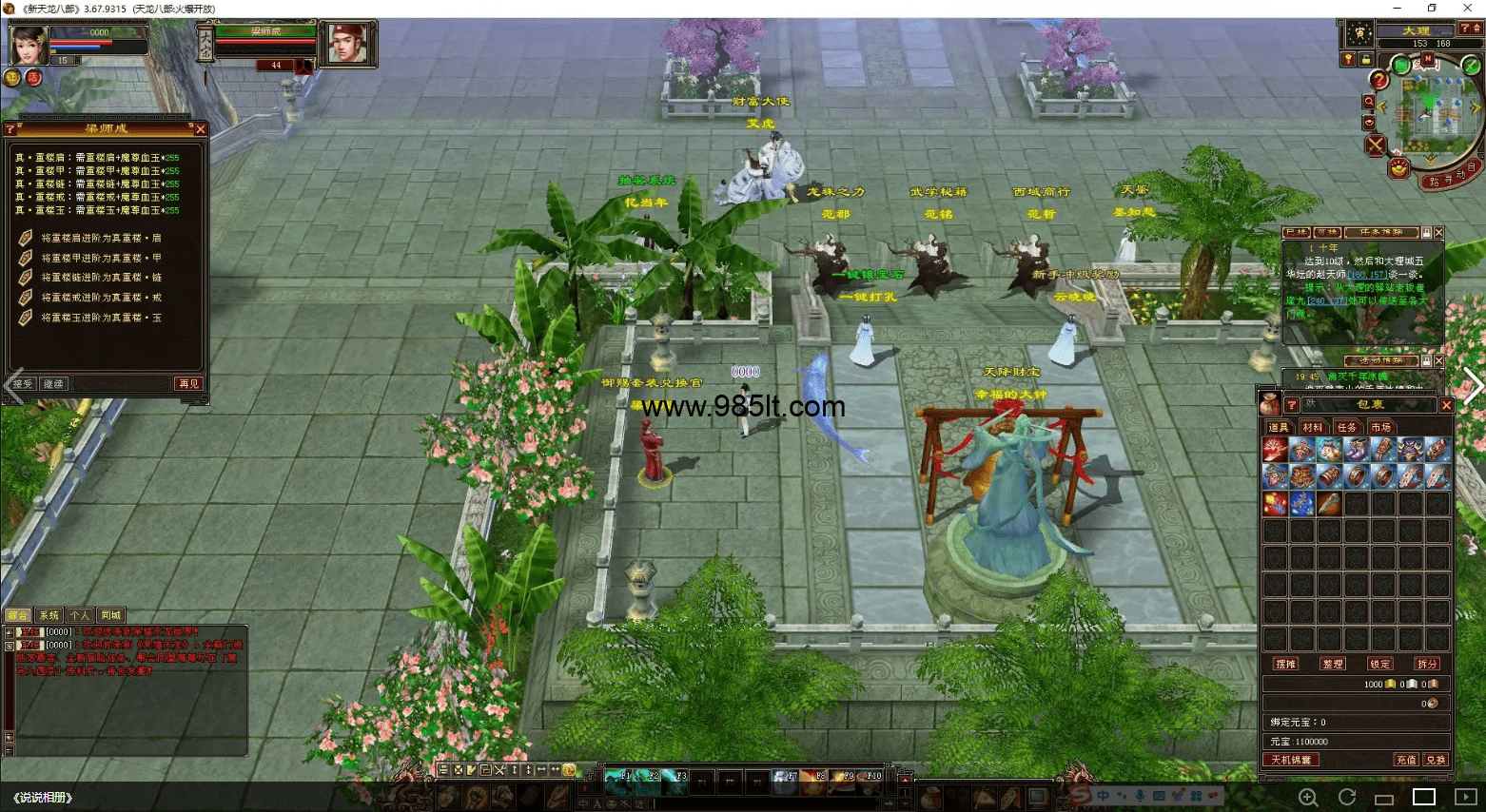This screenshot has width=1486, height=812.
Task: Click the magnifier search button near minimap
Action: click(1369, 102)
